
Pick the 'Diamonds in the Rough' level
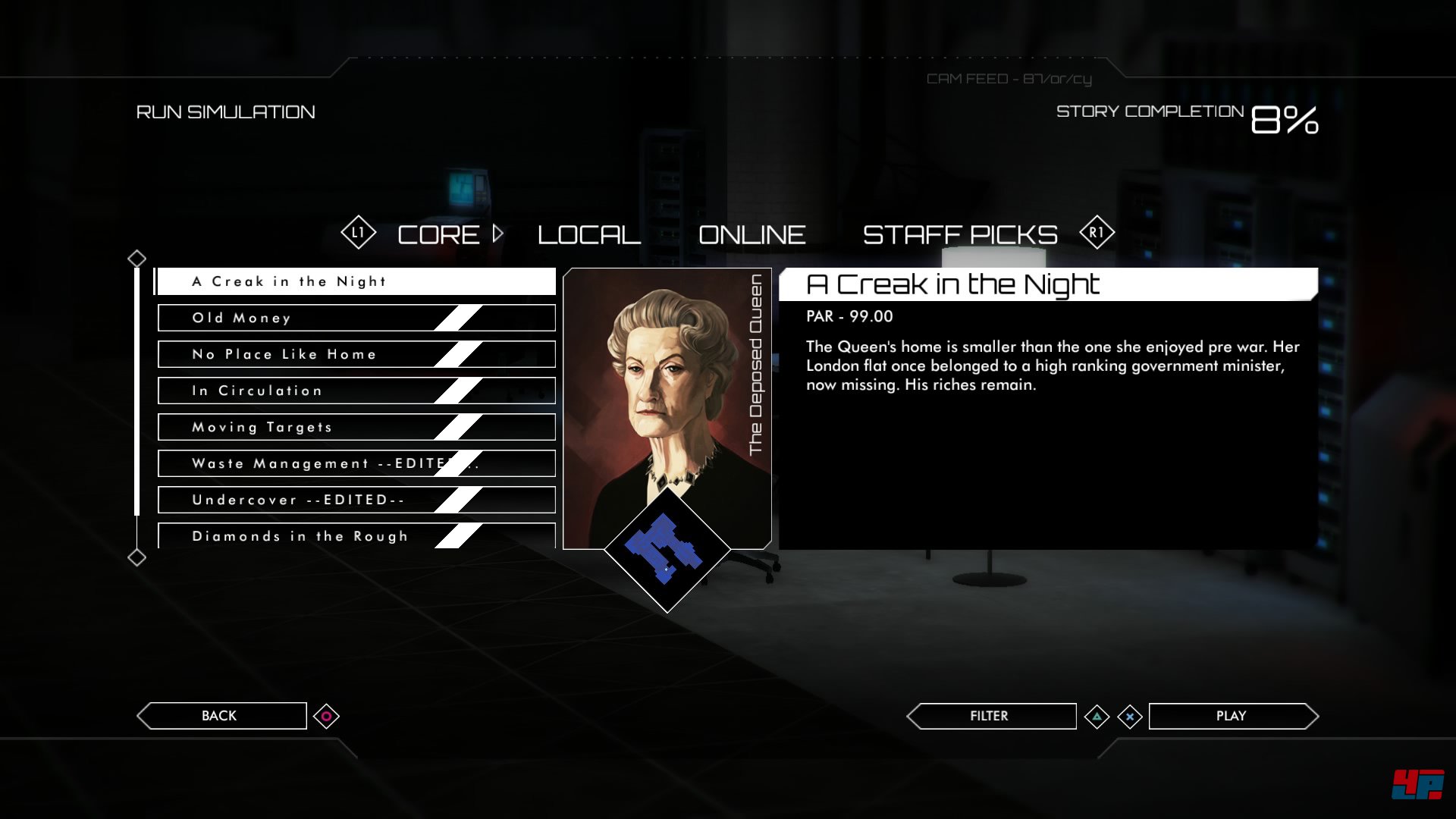click(x=355, y=535)
